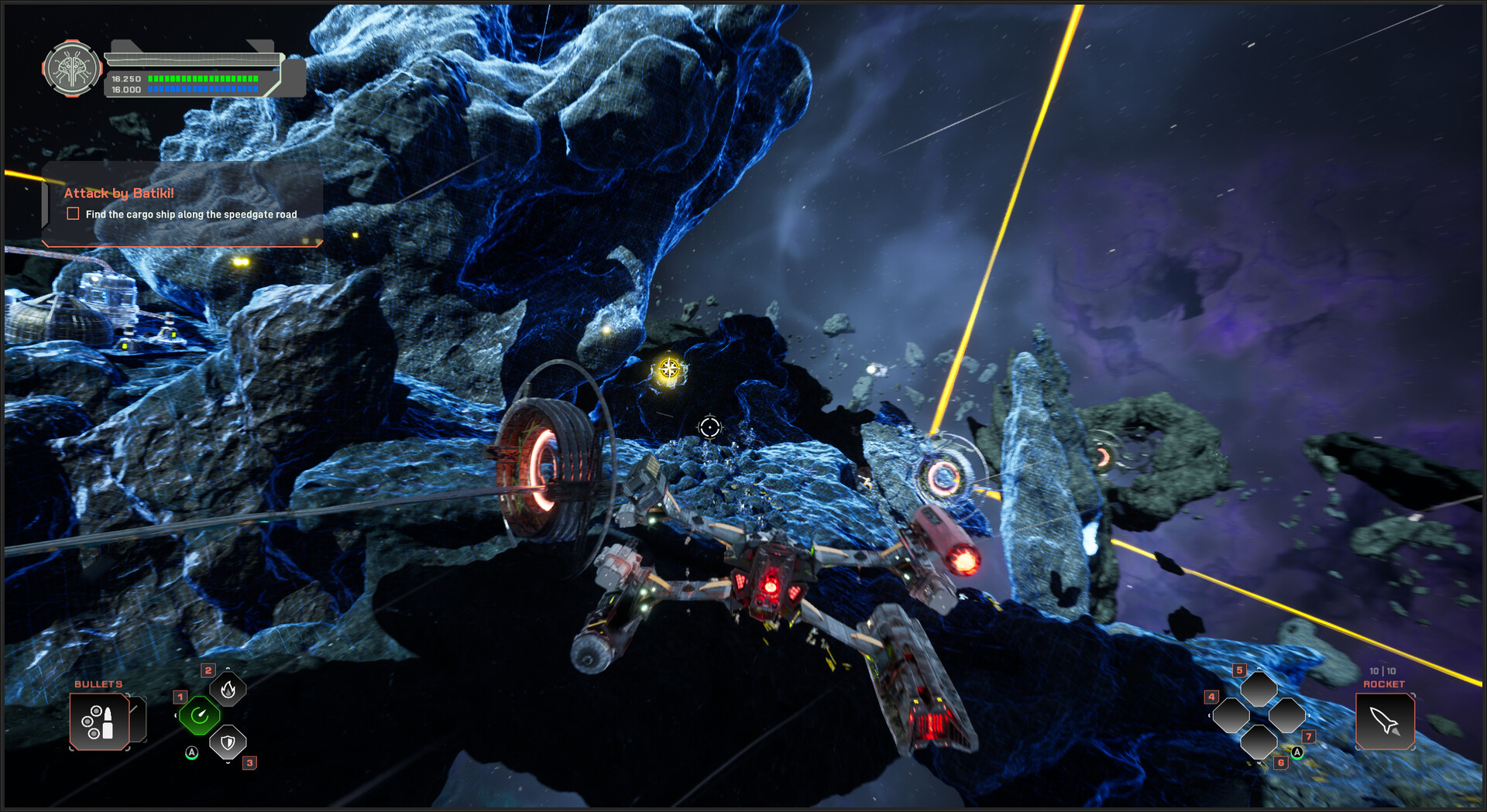The width and height of the screenshot is (1487, 812).
Task: Check the 'Find the cargo ship' objective box
Action: (x=73, y=214)
